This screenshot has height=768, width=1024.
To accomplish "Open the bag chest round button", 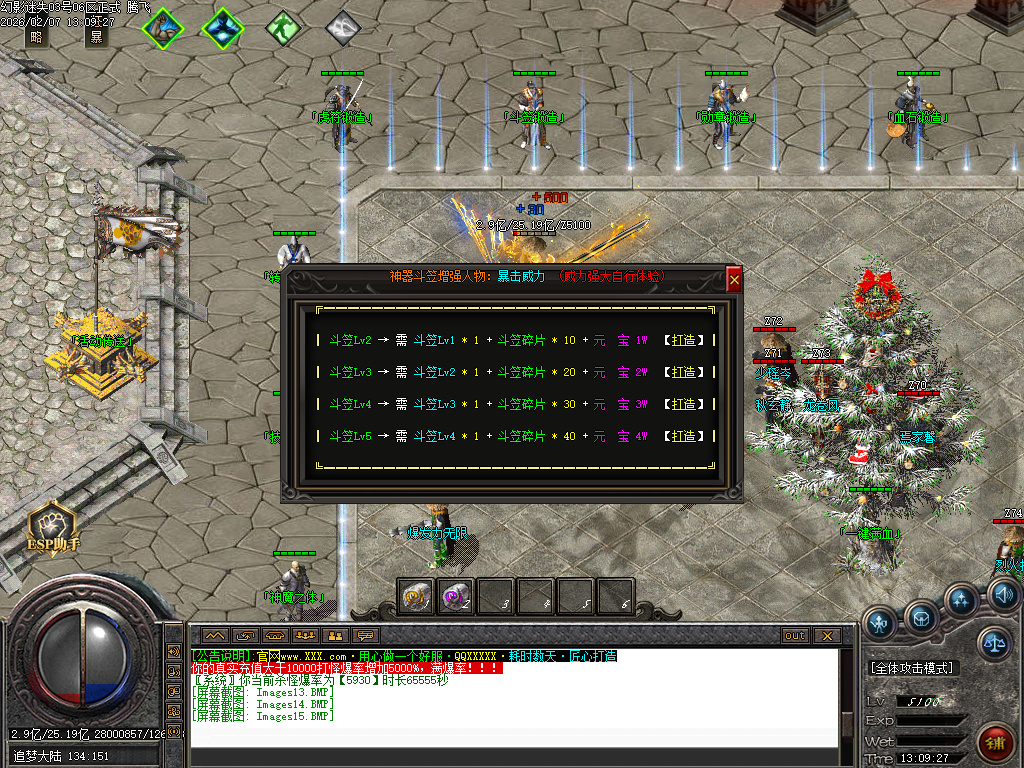I will coord(922,613).
